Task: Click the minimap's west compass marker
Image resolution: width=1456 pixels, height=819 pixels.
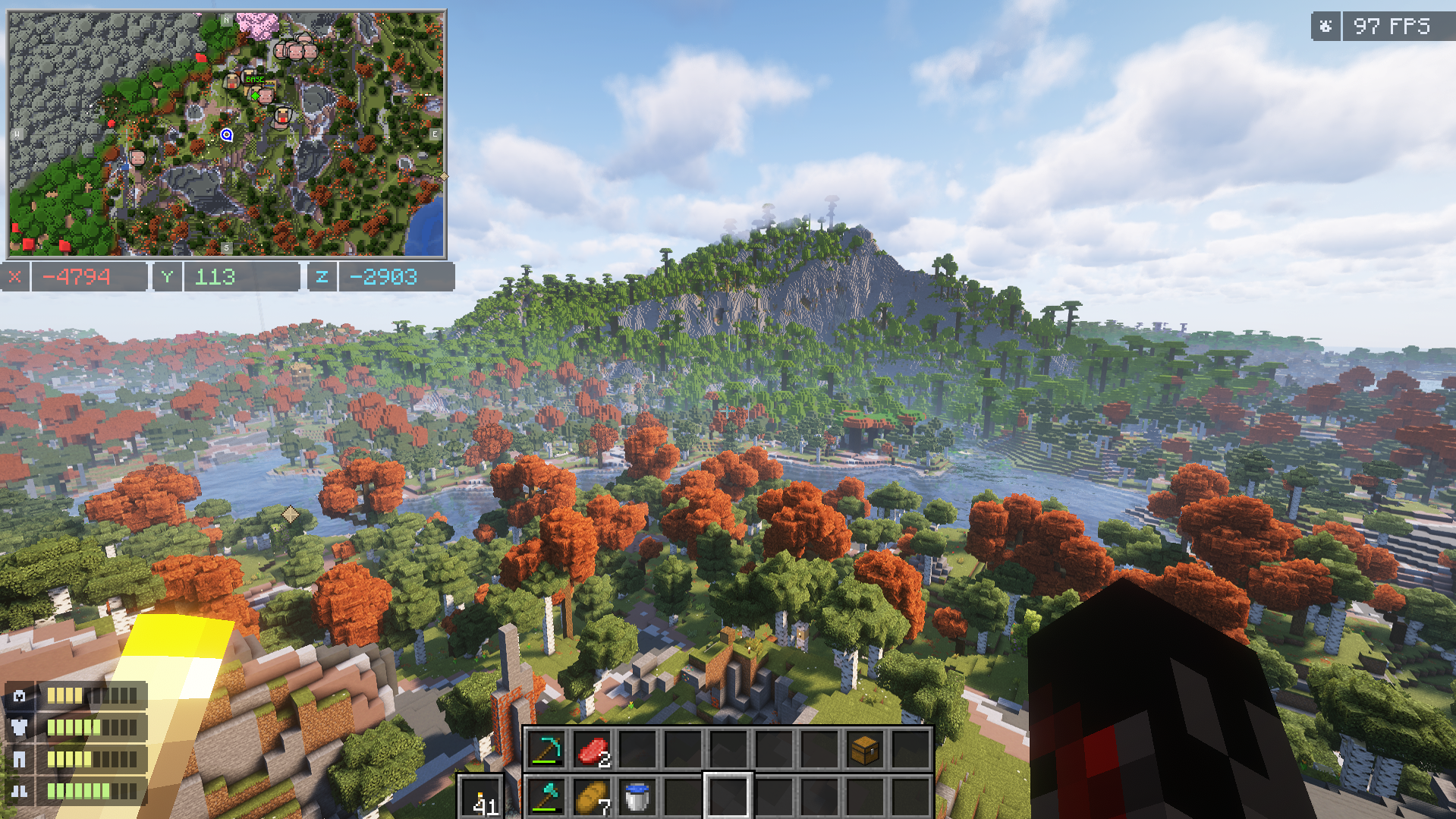Action: pos(17,134)
